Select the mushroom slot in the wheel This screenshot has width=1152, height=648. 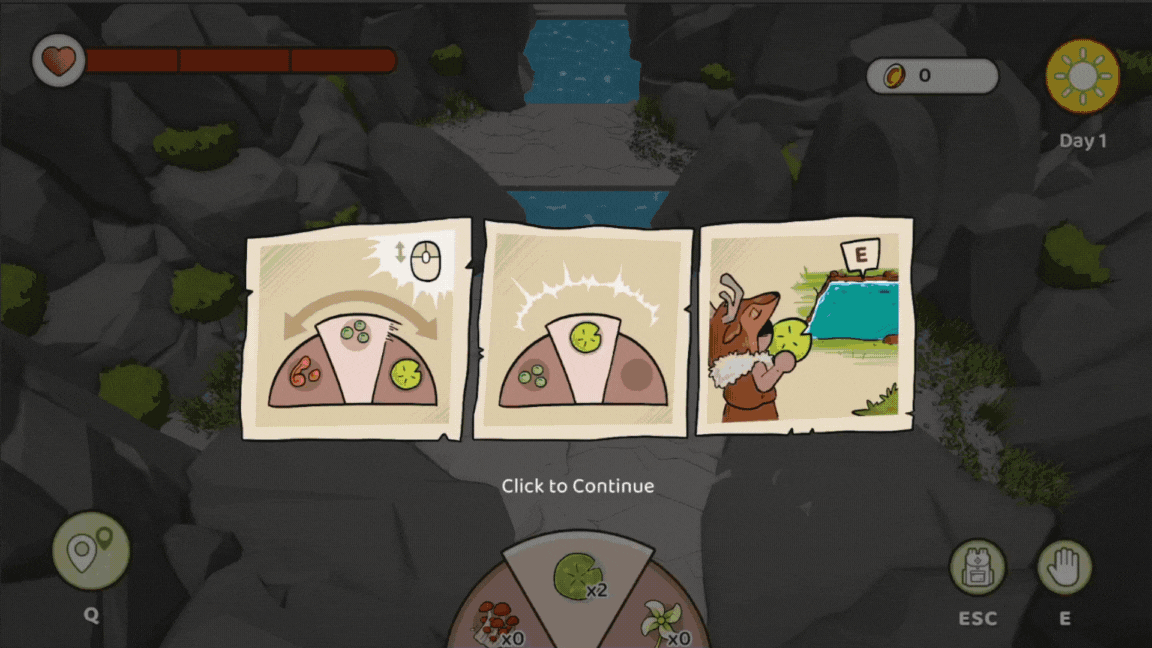tap(495, 621)
